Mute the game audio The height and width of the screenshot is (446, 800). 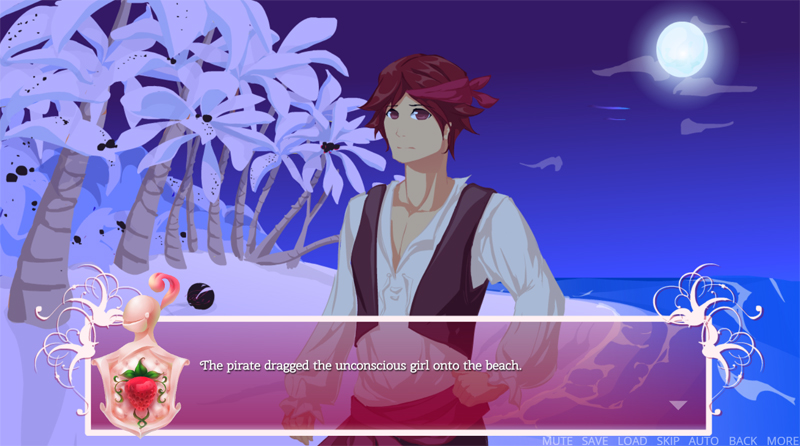click(x=558, y=440)
